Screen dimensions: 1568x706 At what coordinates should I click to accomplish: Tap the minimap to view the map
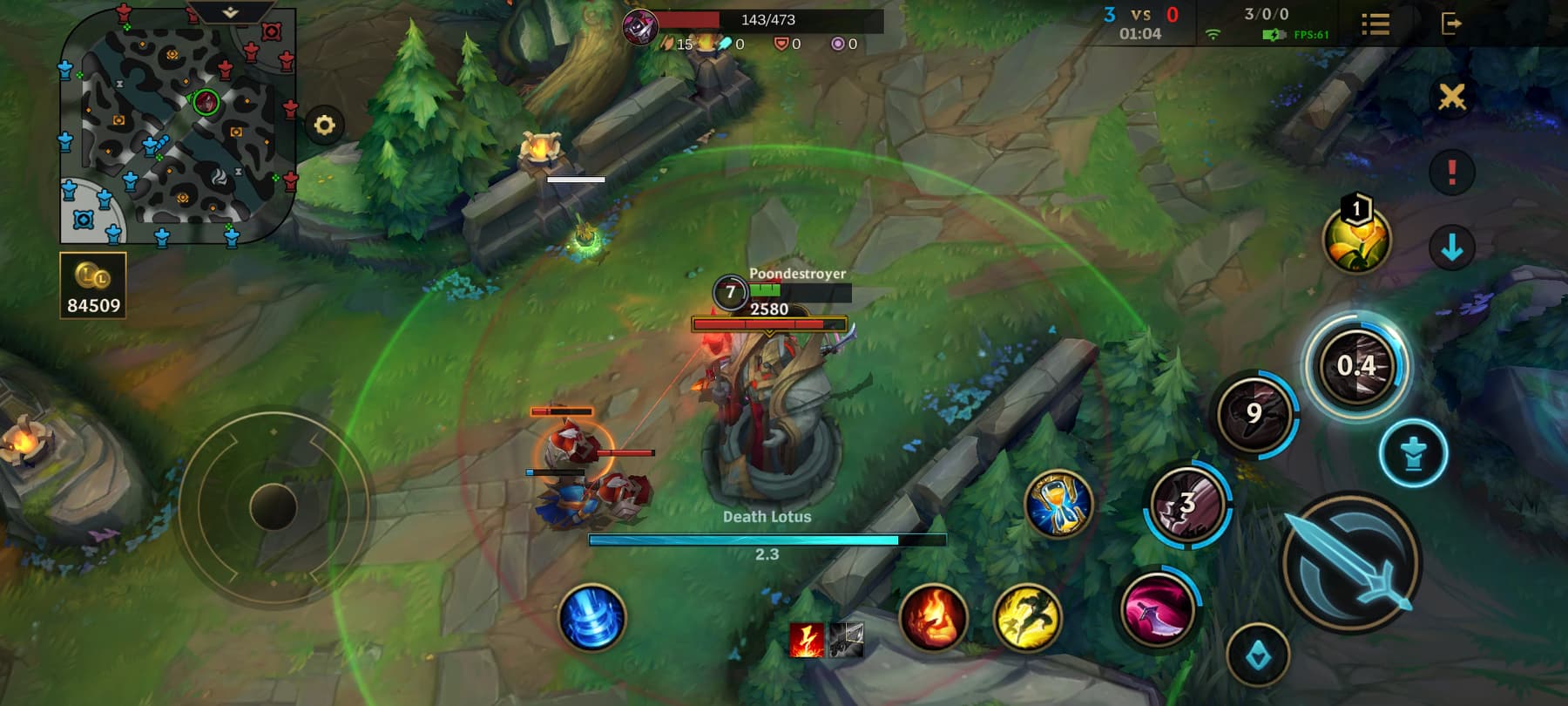(178, 126)
